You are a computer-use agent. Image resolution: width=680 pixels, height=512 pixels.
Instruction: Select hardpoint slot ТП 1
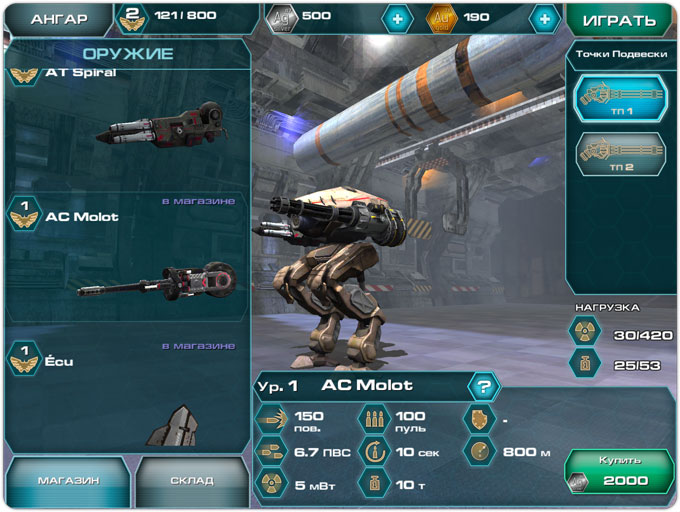coord(620,101)
